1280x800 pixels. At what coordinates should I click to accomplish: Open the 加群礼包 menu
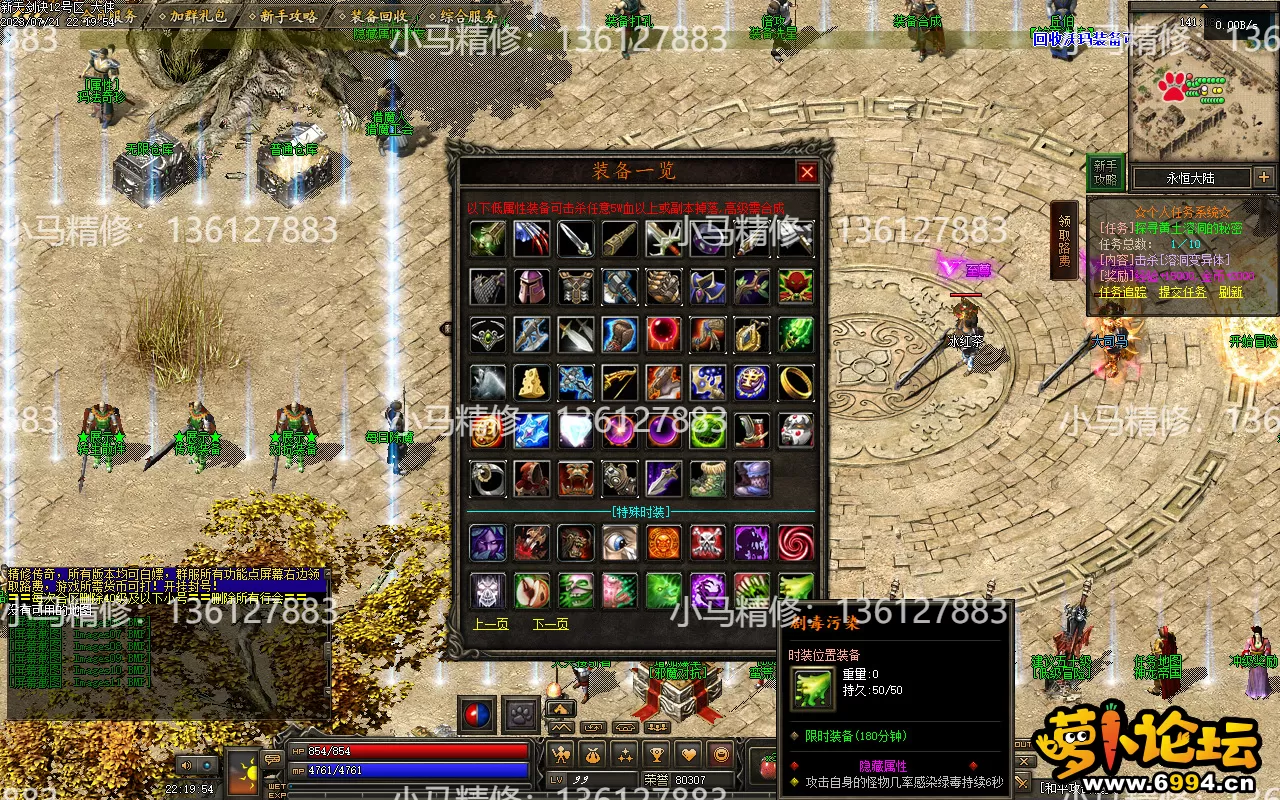click(197, 17)
